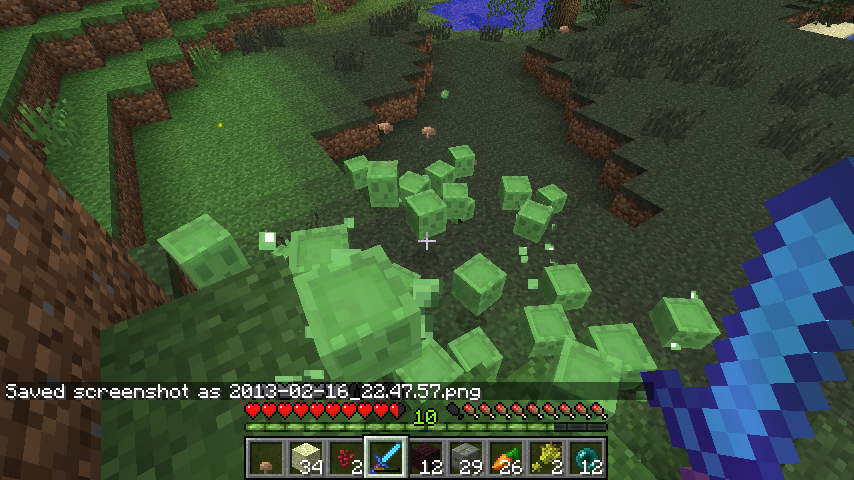Select the mossy cobblestone block stack

click(x=466, y=459)
